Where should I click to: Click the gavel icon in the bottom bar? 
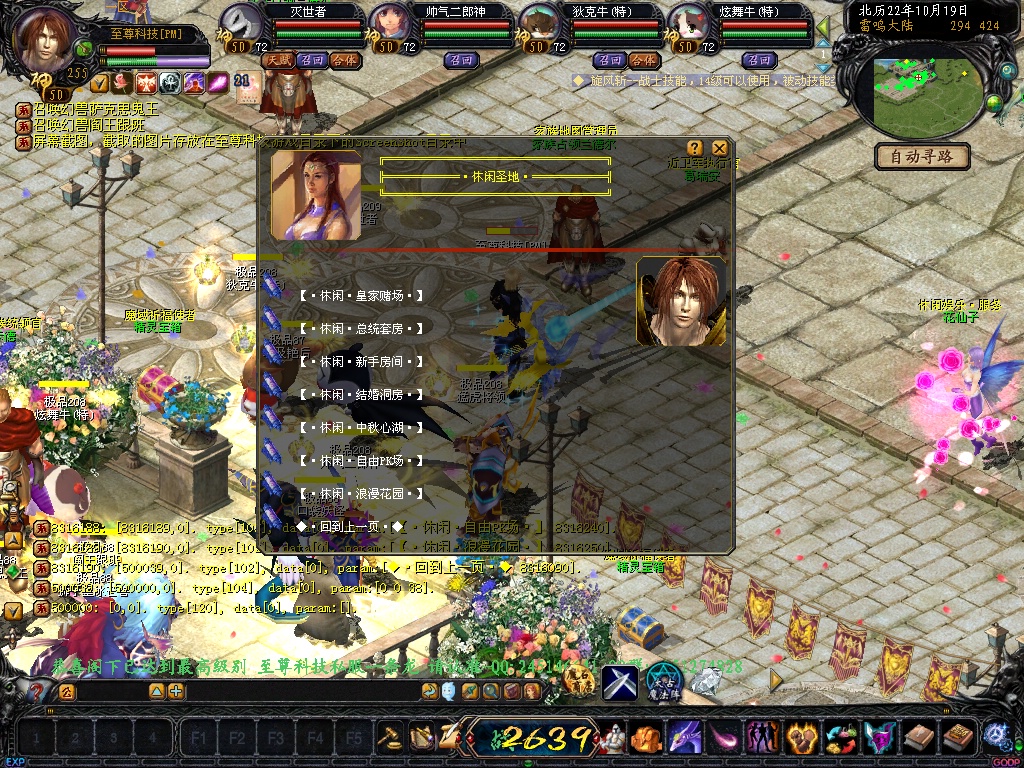pos(390,737)
